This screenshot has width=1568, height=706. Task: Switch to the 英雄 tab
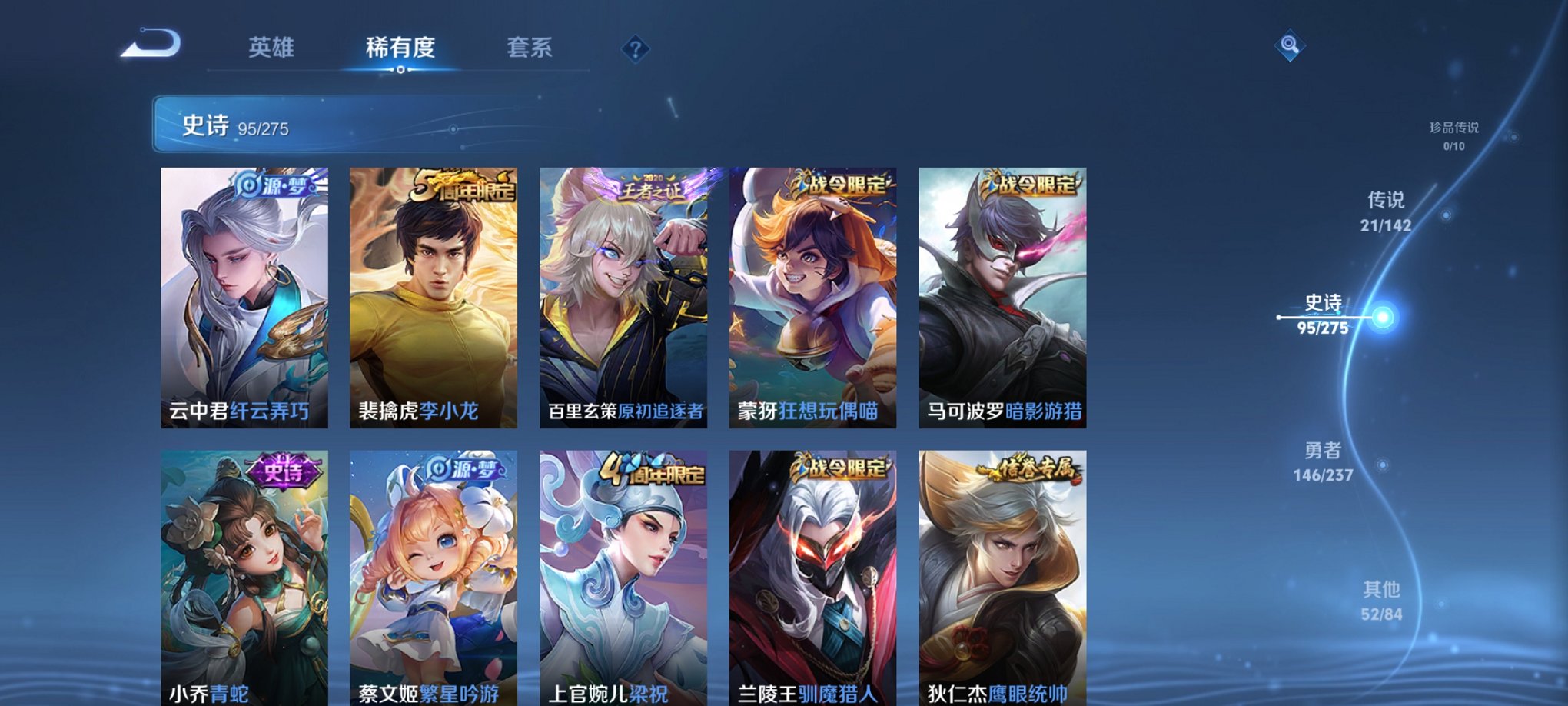(x=274, y=48)
